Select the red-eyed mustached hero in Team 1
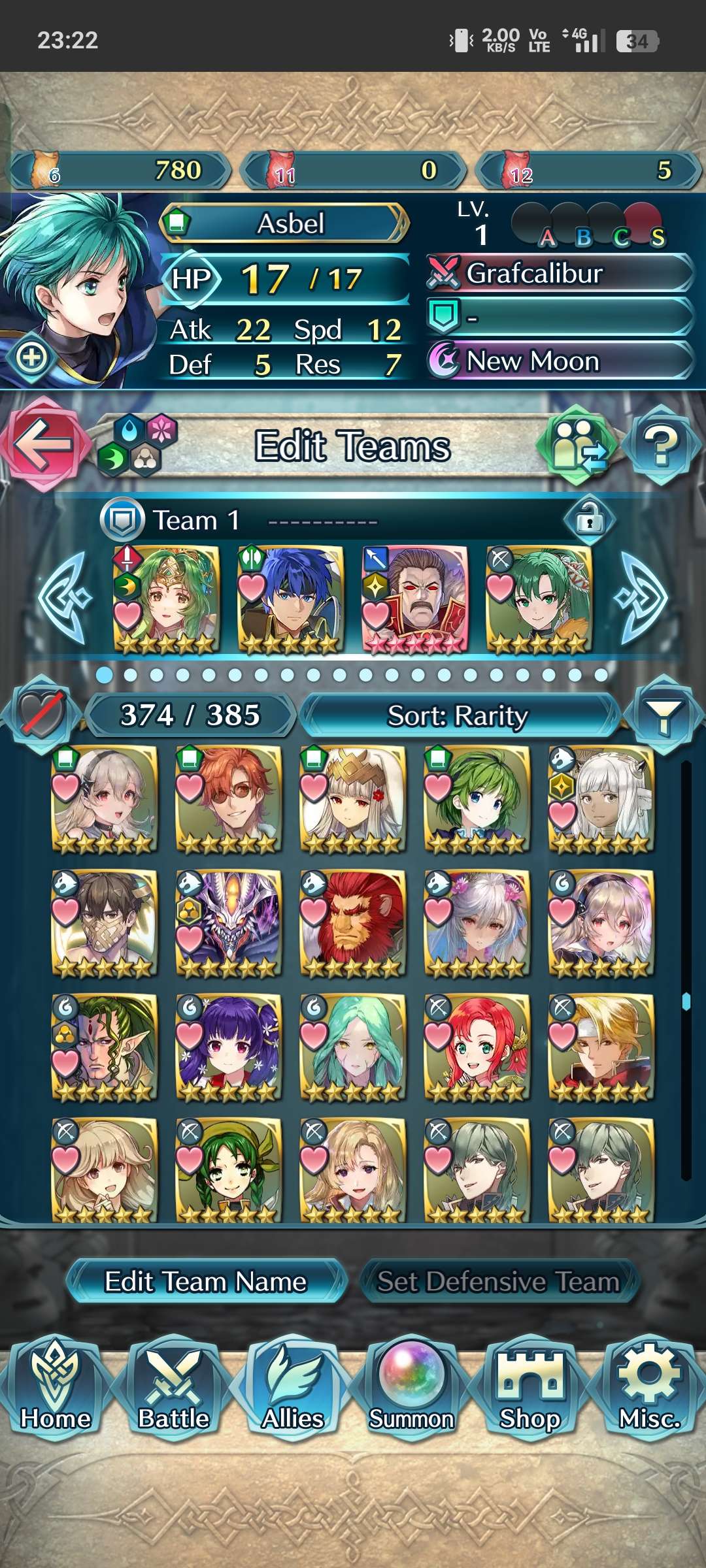Viewport: 706px width, 1568px height. 416,598
